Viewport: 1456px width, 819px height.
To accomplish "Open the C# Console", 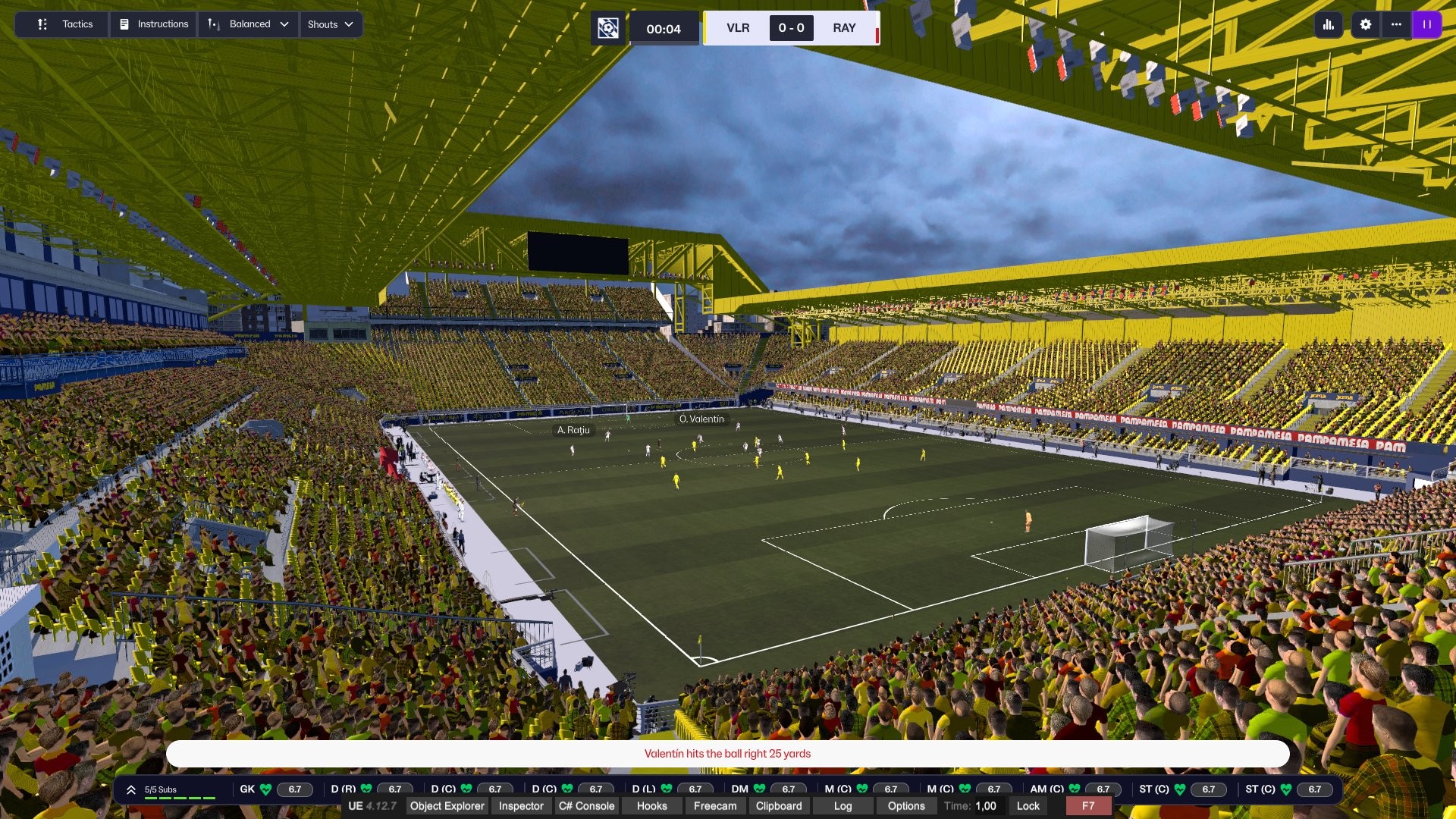I will (x=586, y=806).
